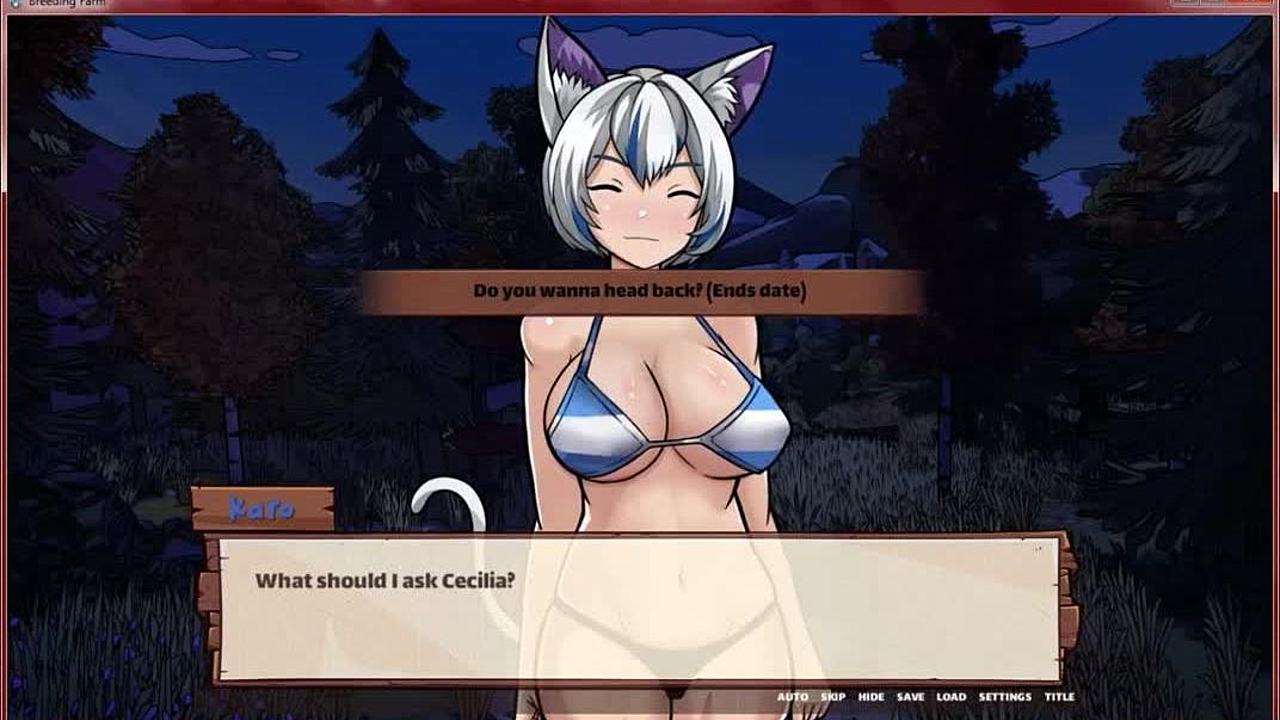Hide the dialogue interface with HIDE
Image resolution: width=1280 pixels, height=720 pixels.
click(871, 697)
